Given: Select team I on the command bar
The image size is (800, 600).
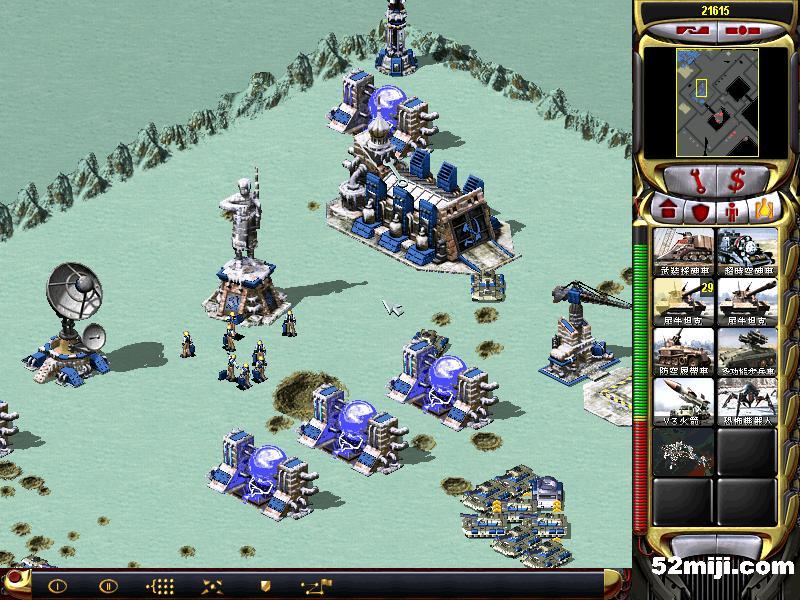Looking at the screenshot, I should pos(57,585).
